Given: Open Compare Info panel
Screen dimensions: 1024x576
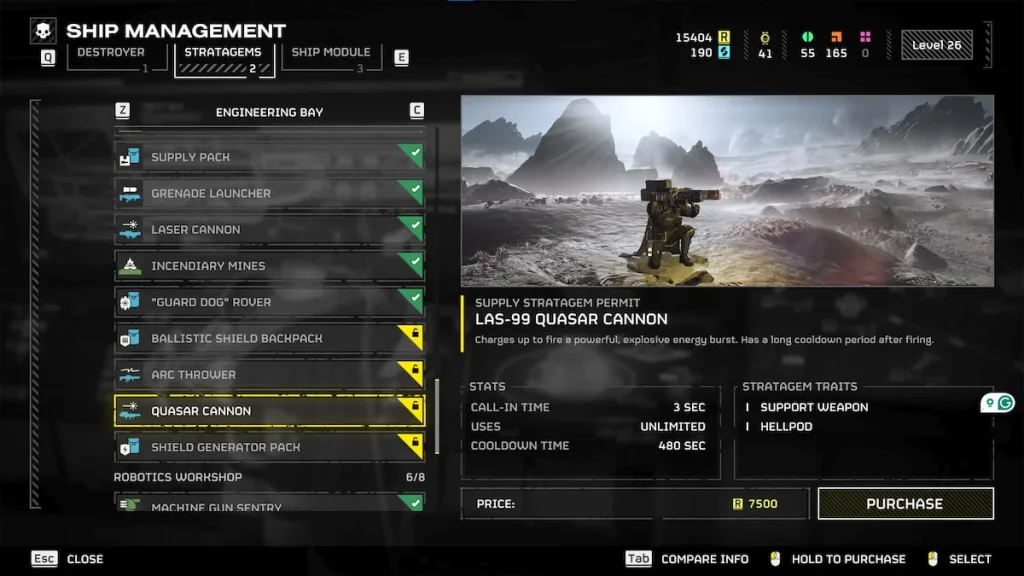Looking at the screenshot, I should point(688,559).
